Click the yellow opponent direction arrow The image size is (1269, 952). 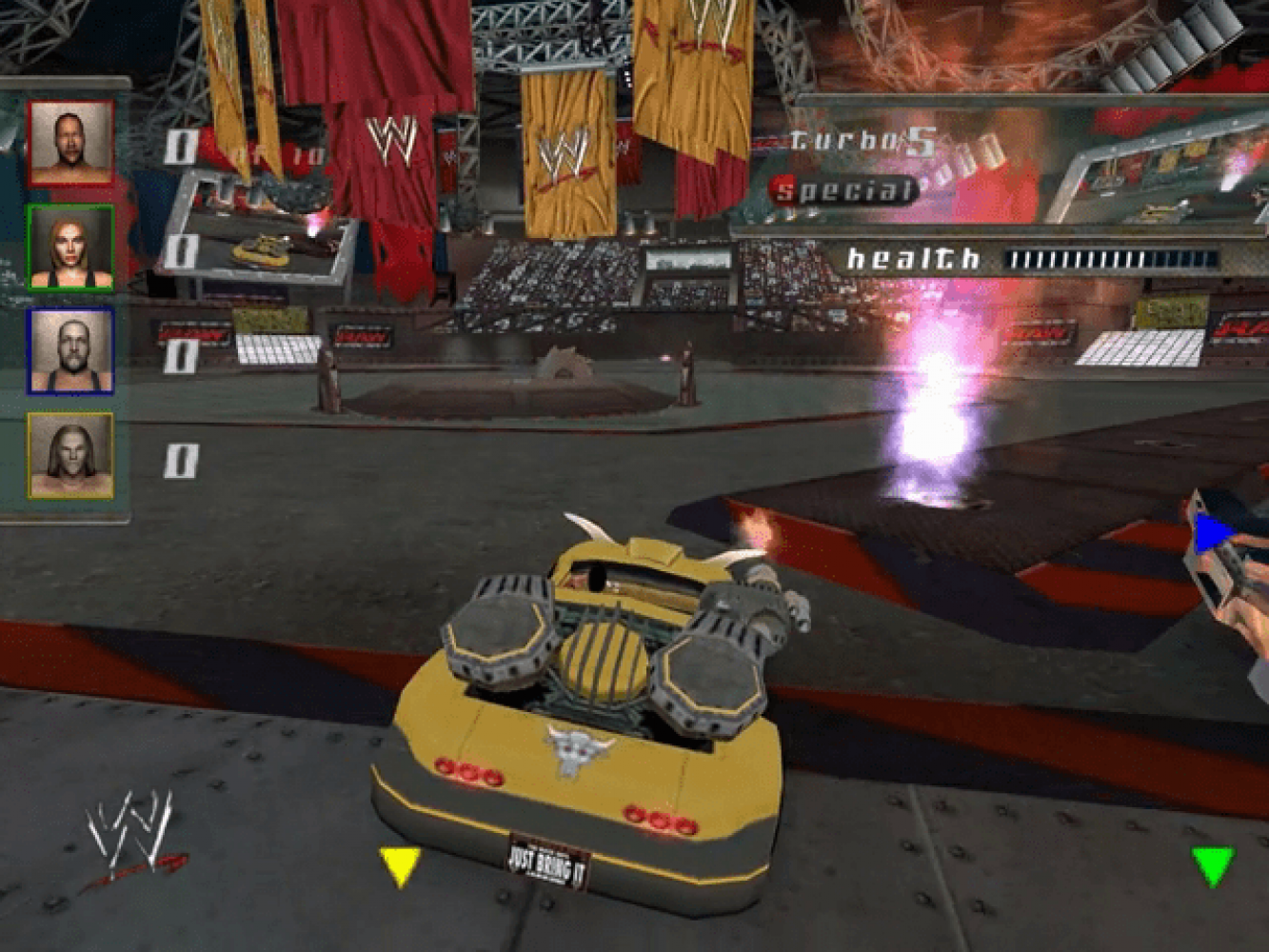[400, 865]
